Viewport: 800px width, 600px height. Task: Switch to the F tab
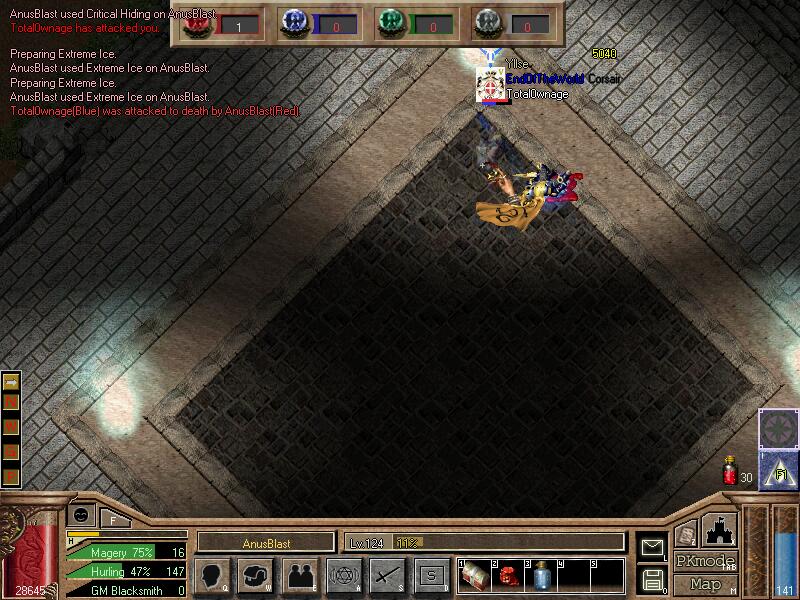pos(113,518)
